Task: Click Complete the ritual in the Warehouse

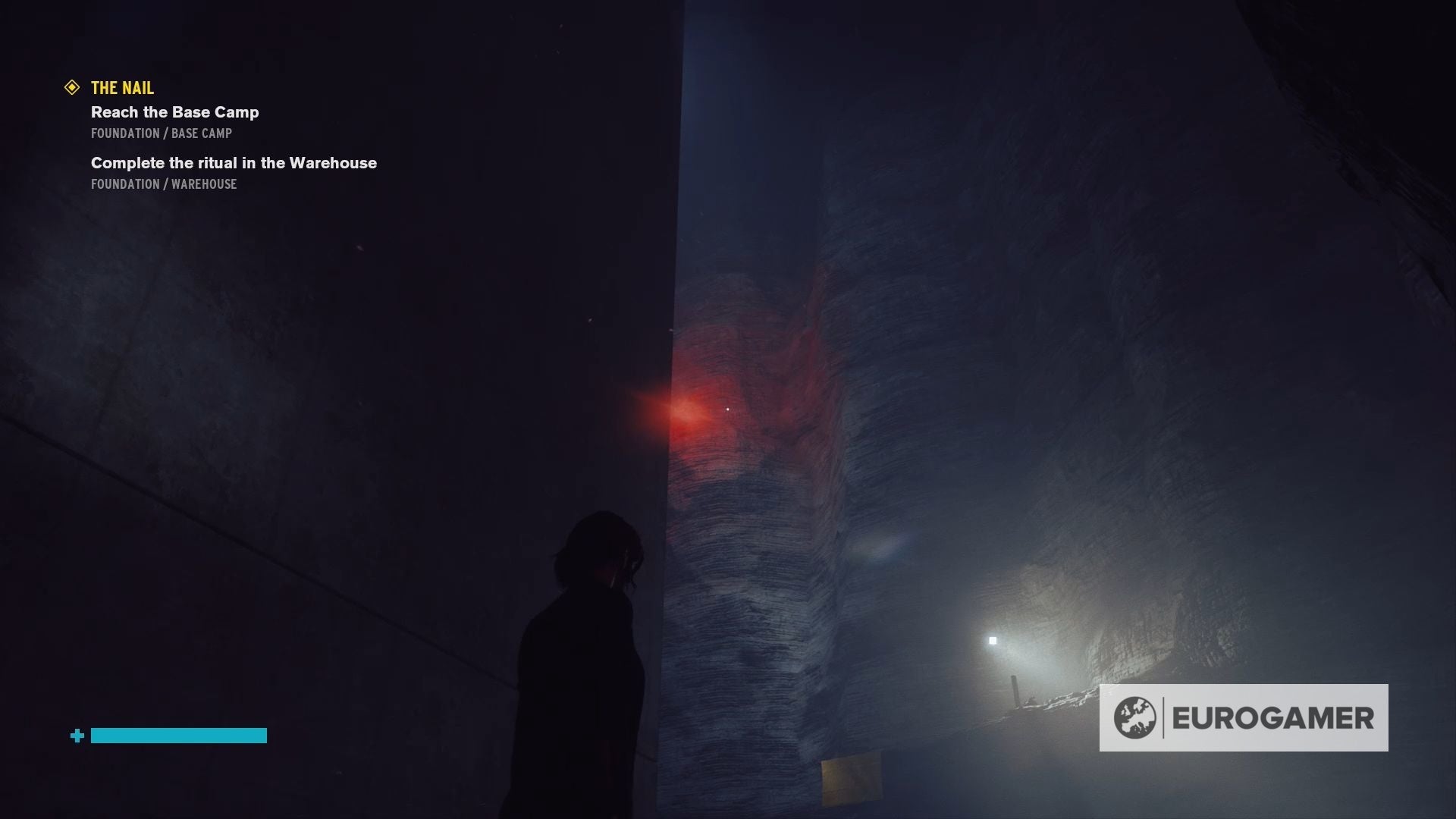Action: (x=234, y=163)
